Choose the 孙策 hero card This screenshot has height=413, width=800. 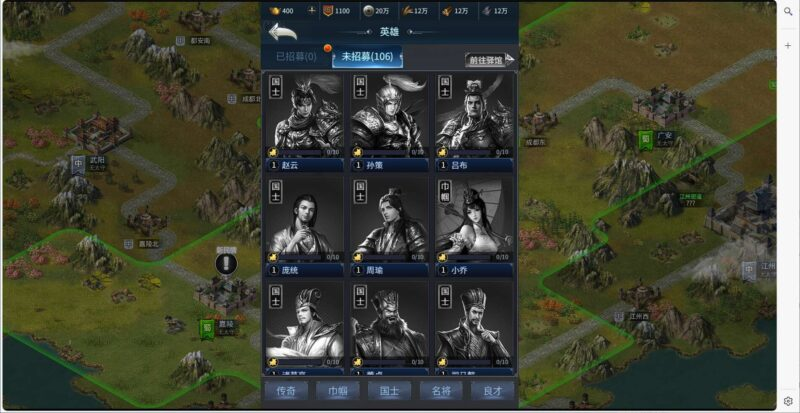389,122
